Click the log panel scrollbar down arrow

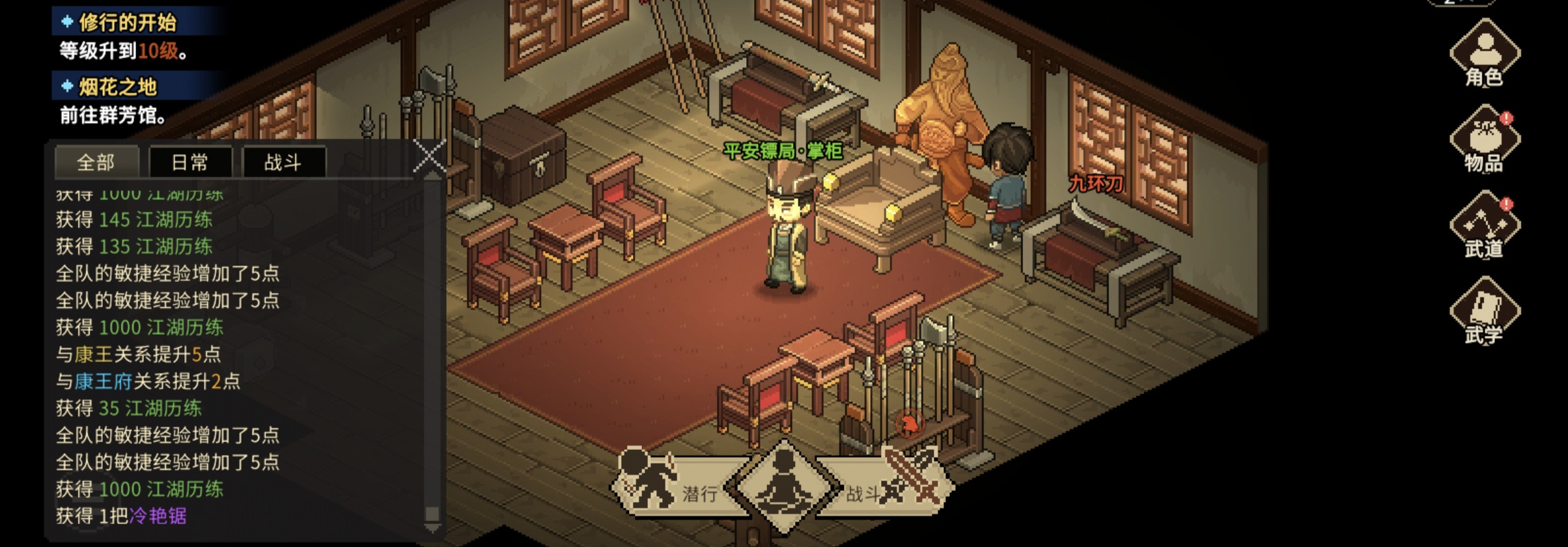432,527
